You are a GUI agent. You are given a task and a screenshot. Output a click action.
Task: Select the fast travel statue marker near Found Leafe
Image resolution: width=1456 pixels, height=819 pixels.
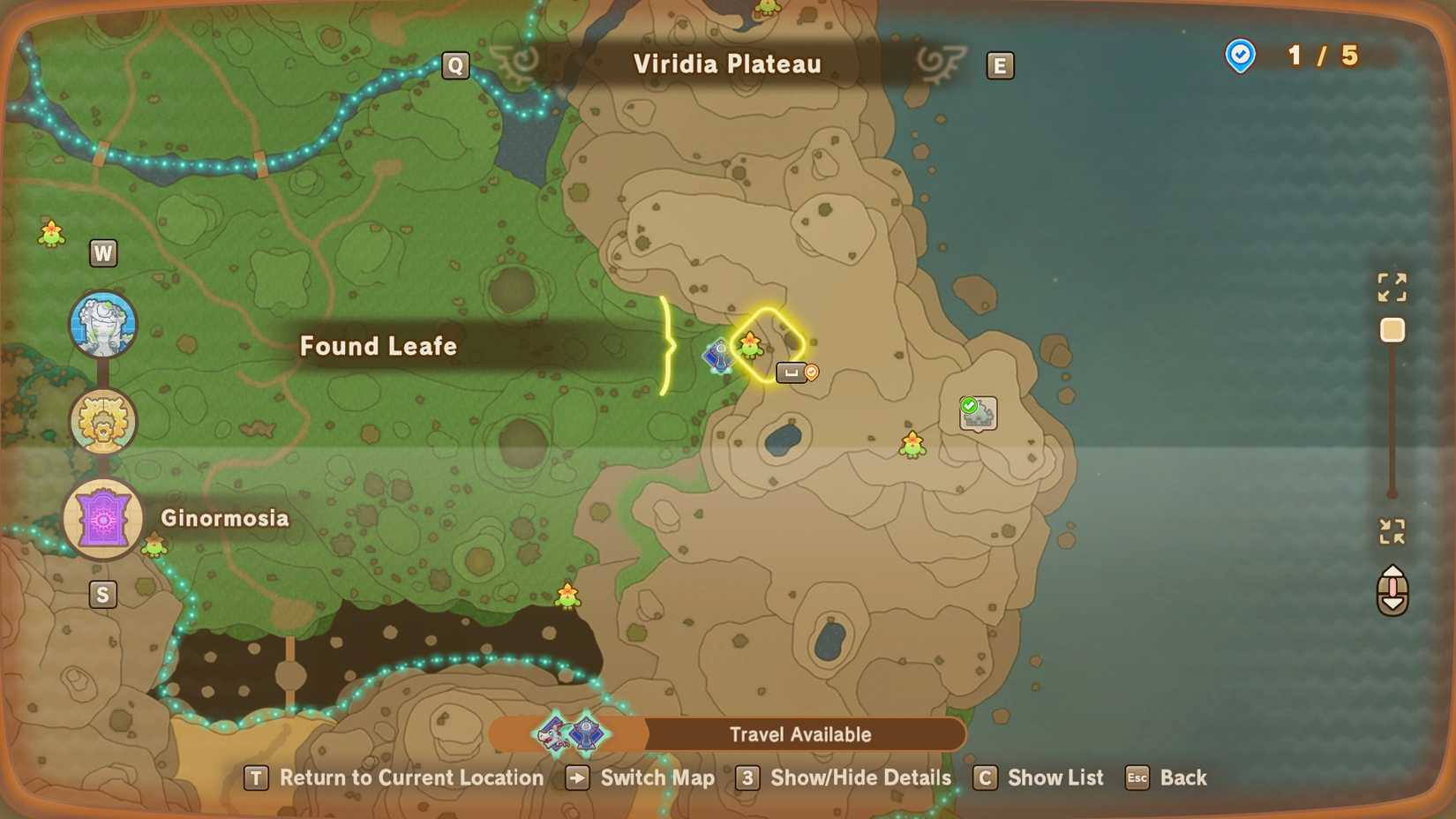[x=717, y=357]
